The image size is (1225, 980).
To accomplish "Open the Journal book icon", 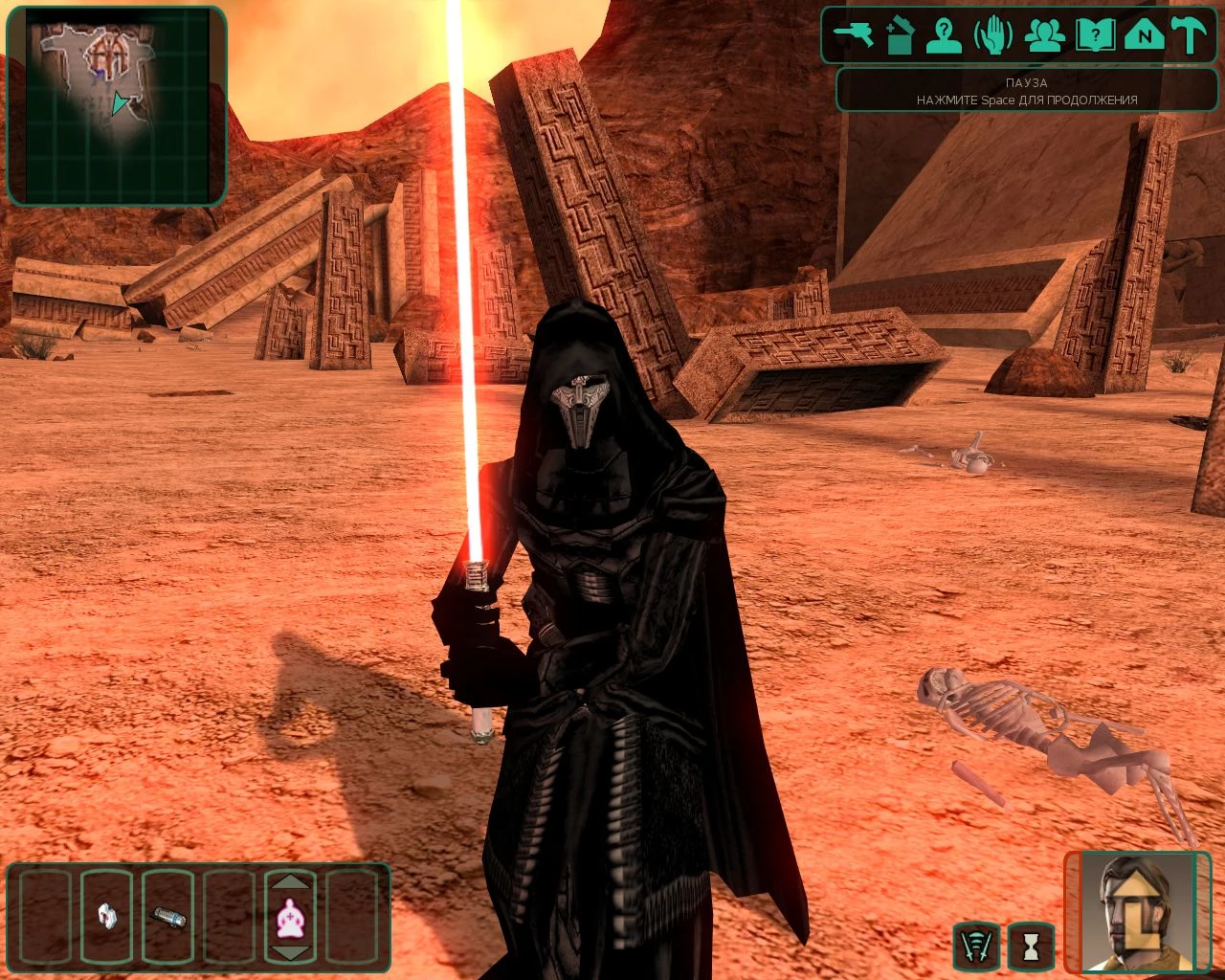I will point(1094,33).
